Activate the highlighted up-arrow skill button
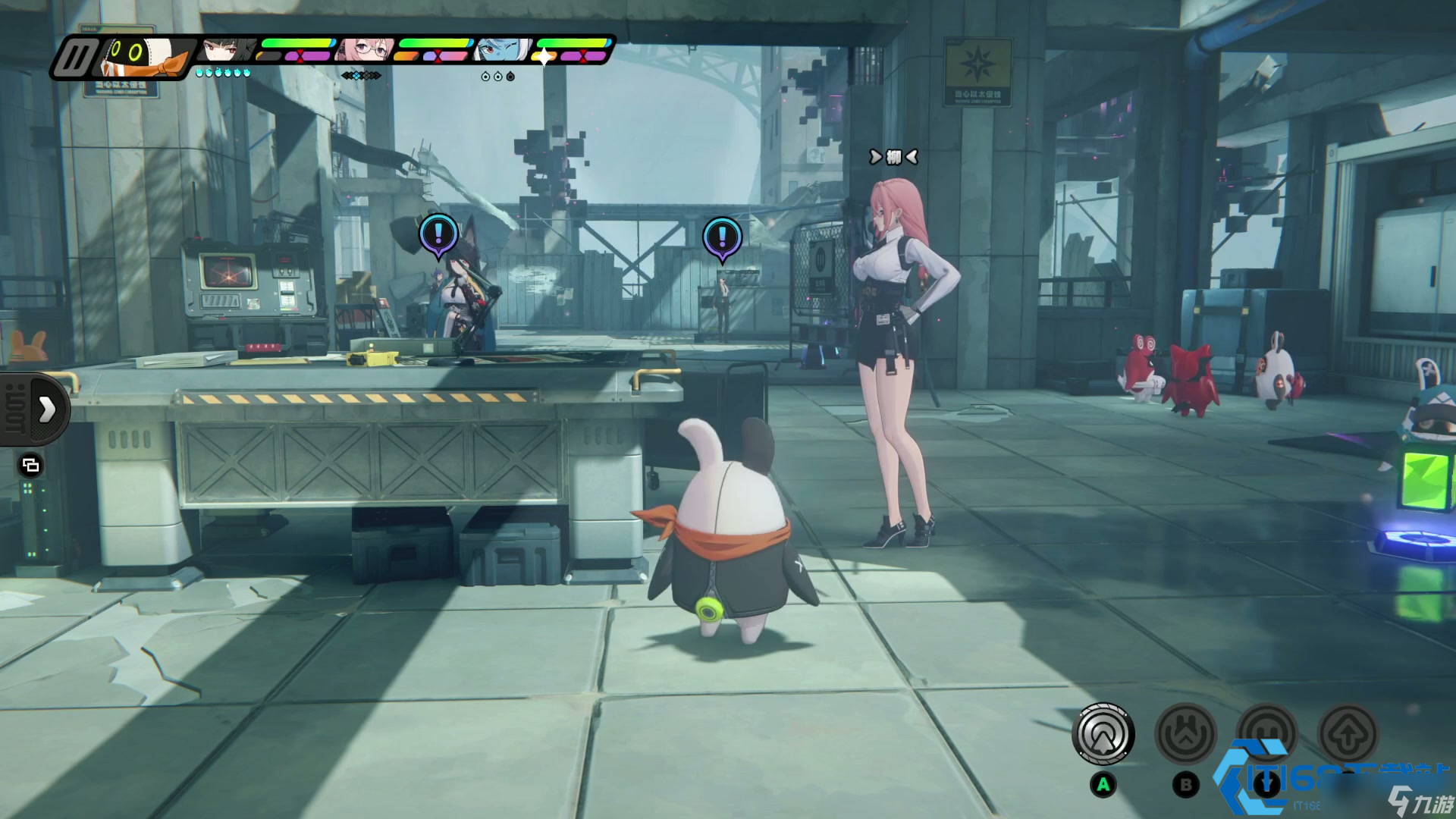 [x=1103, y=734]
